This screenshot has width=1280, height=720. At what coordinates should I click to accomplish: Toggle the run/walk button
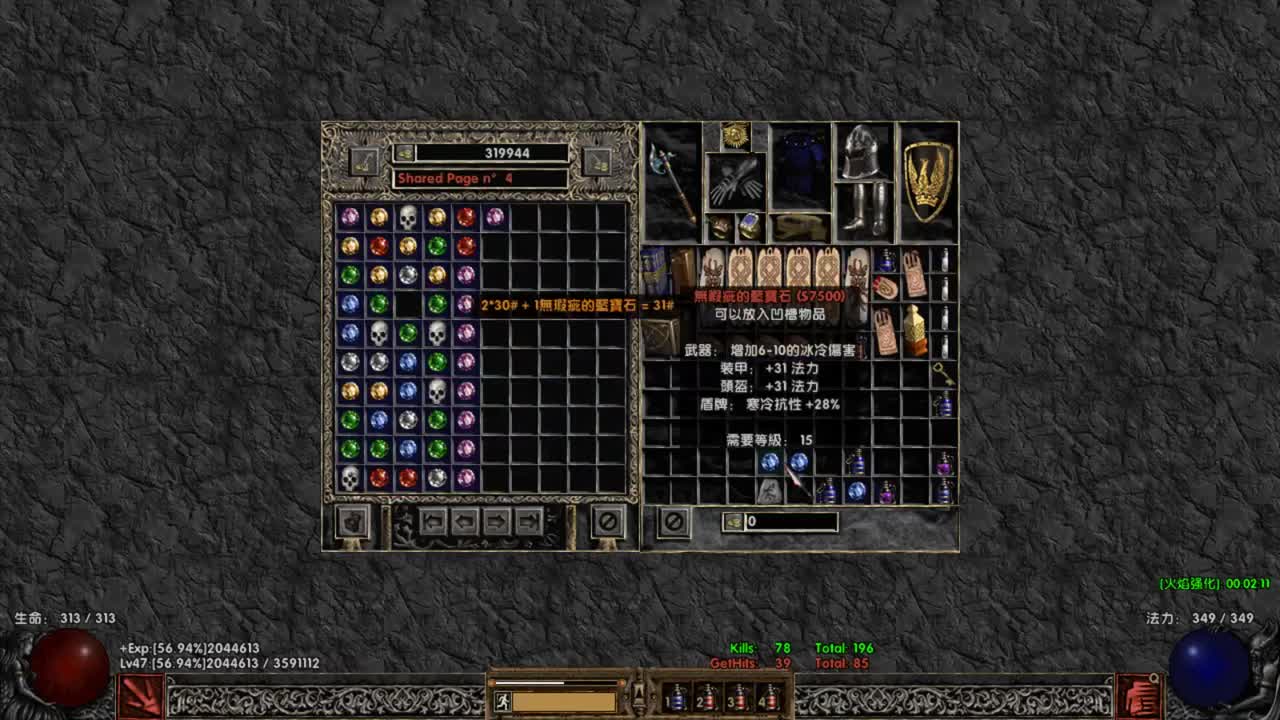coord(502,702)
